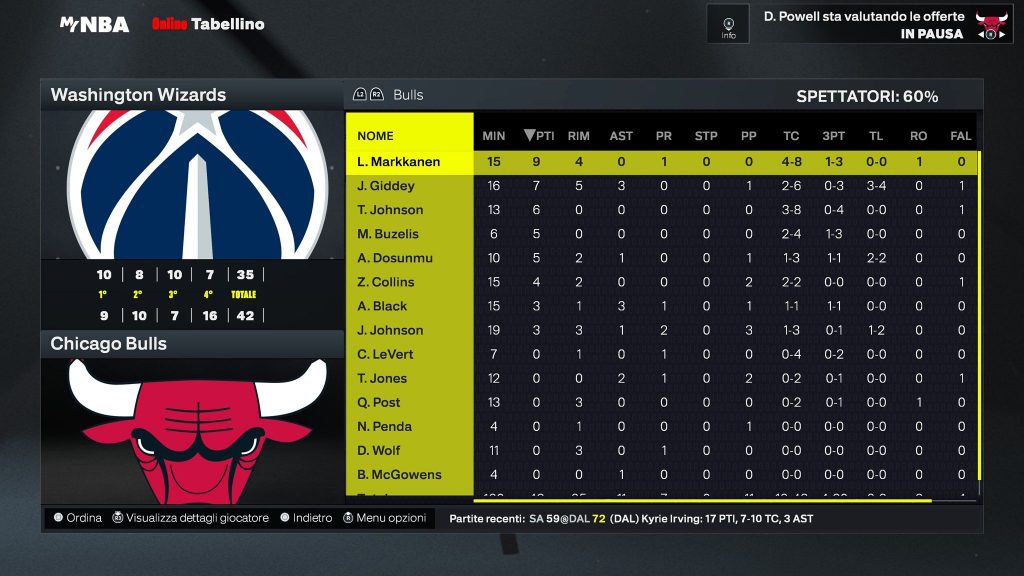Pick A. Black's stat line
The image size is (1024, 576).
tap(382, 306)
